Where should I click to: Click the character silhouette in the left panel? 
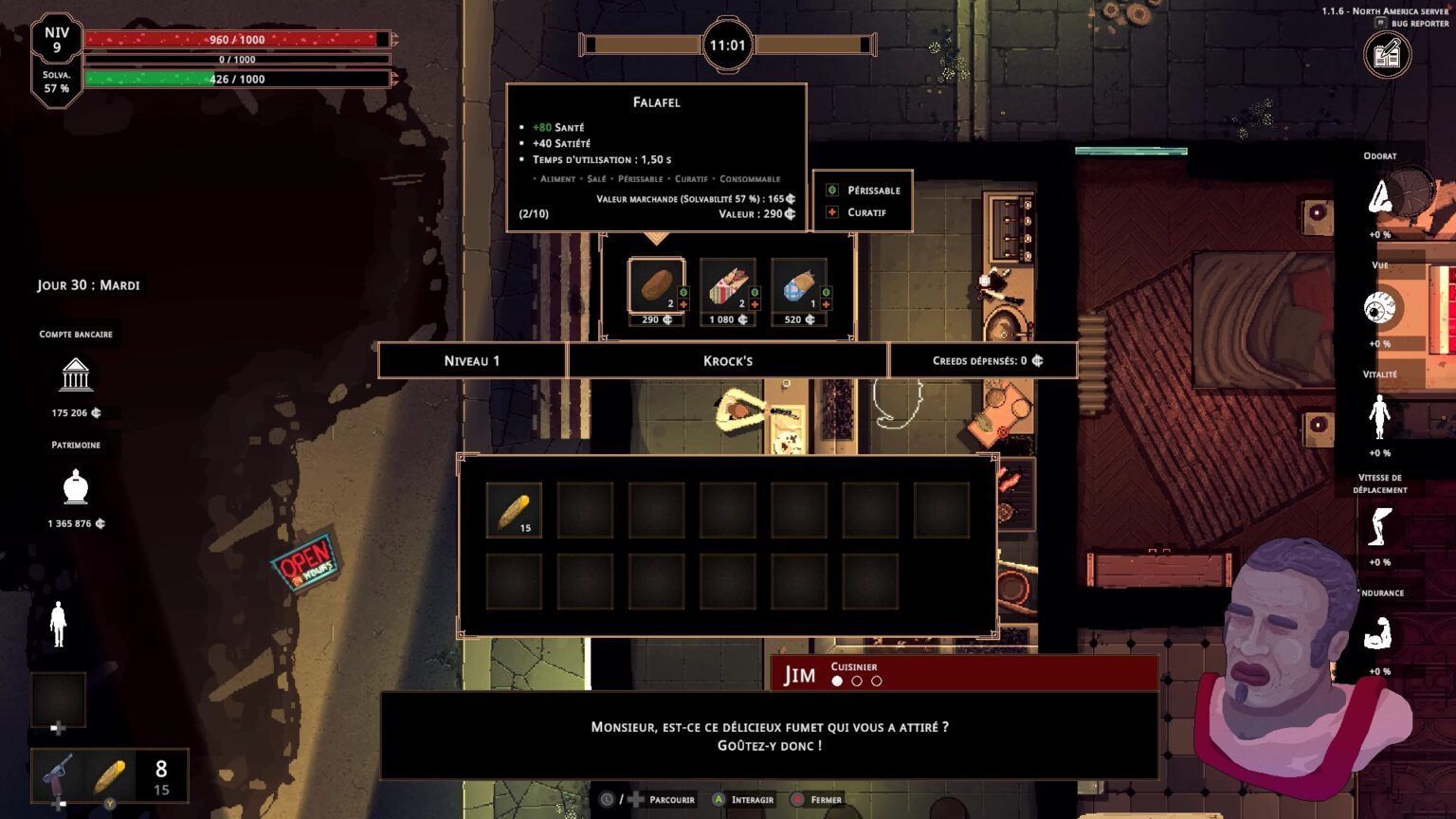pos(57,625)
